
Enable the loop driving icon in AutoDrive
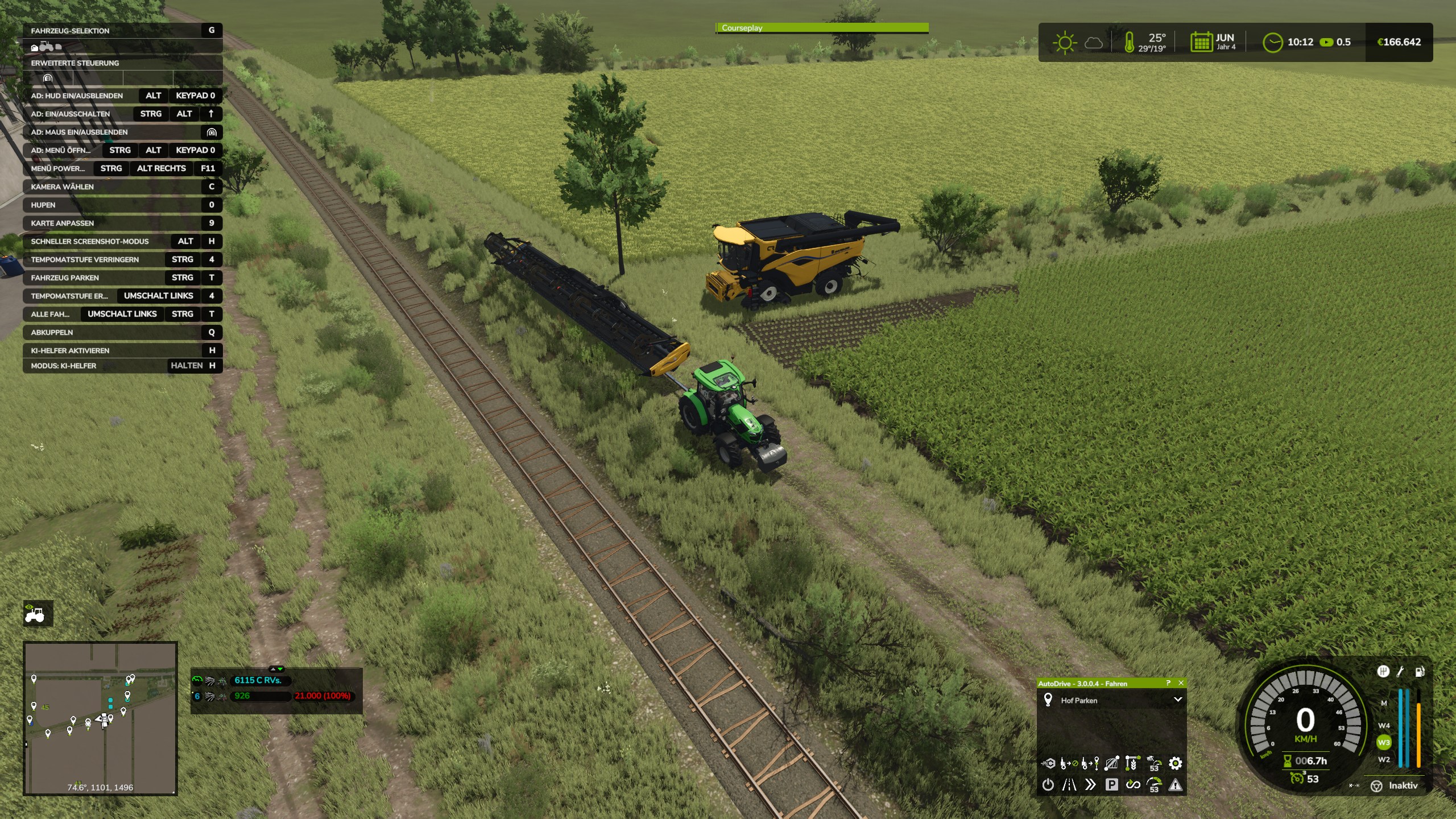click(1133, 785)
